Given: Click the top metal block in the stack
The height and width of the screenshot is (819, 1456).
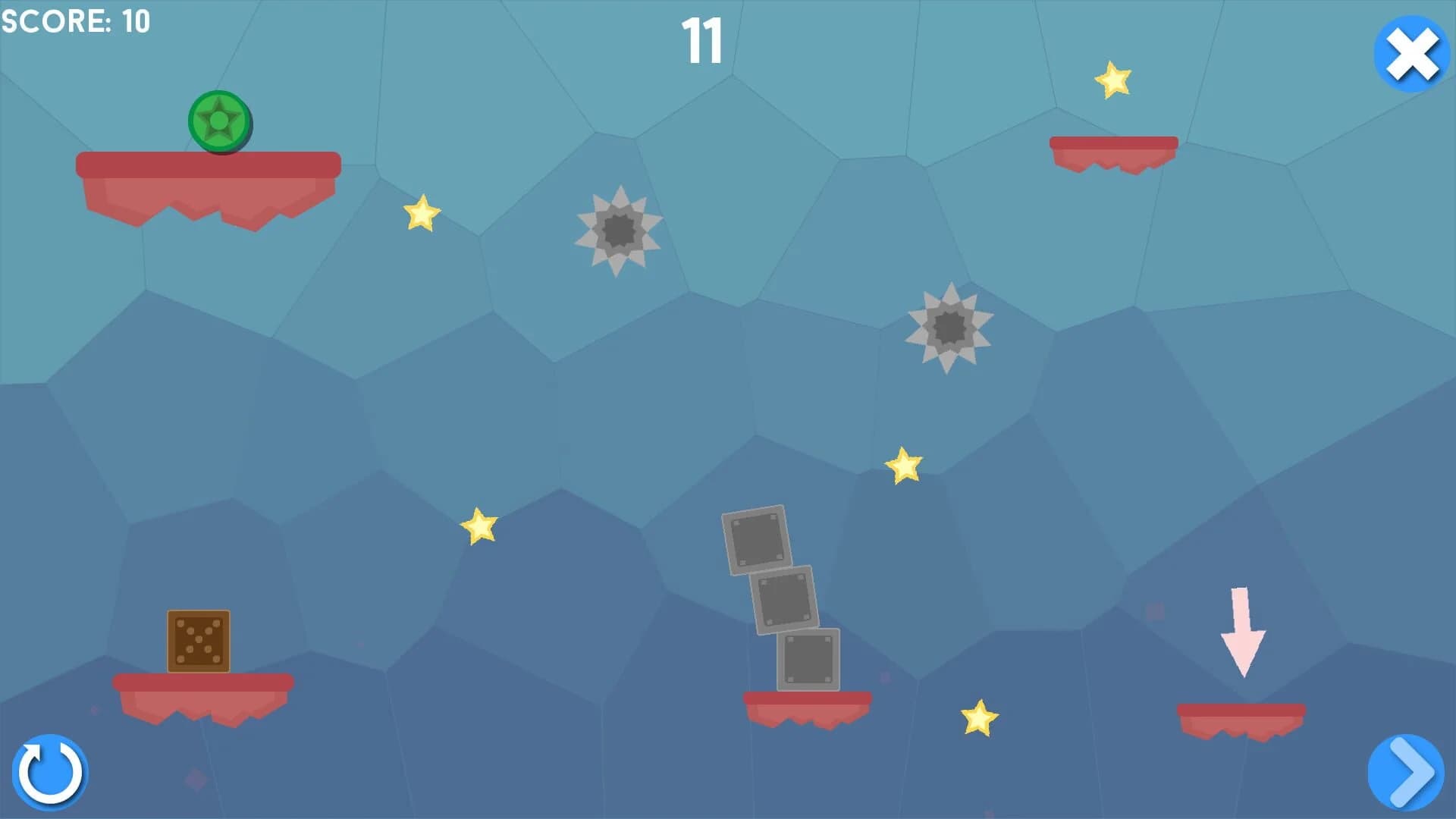Looking at the screenshot, I should click(755, 538).
